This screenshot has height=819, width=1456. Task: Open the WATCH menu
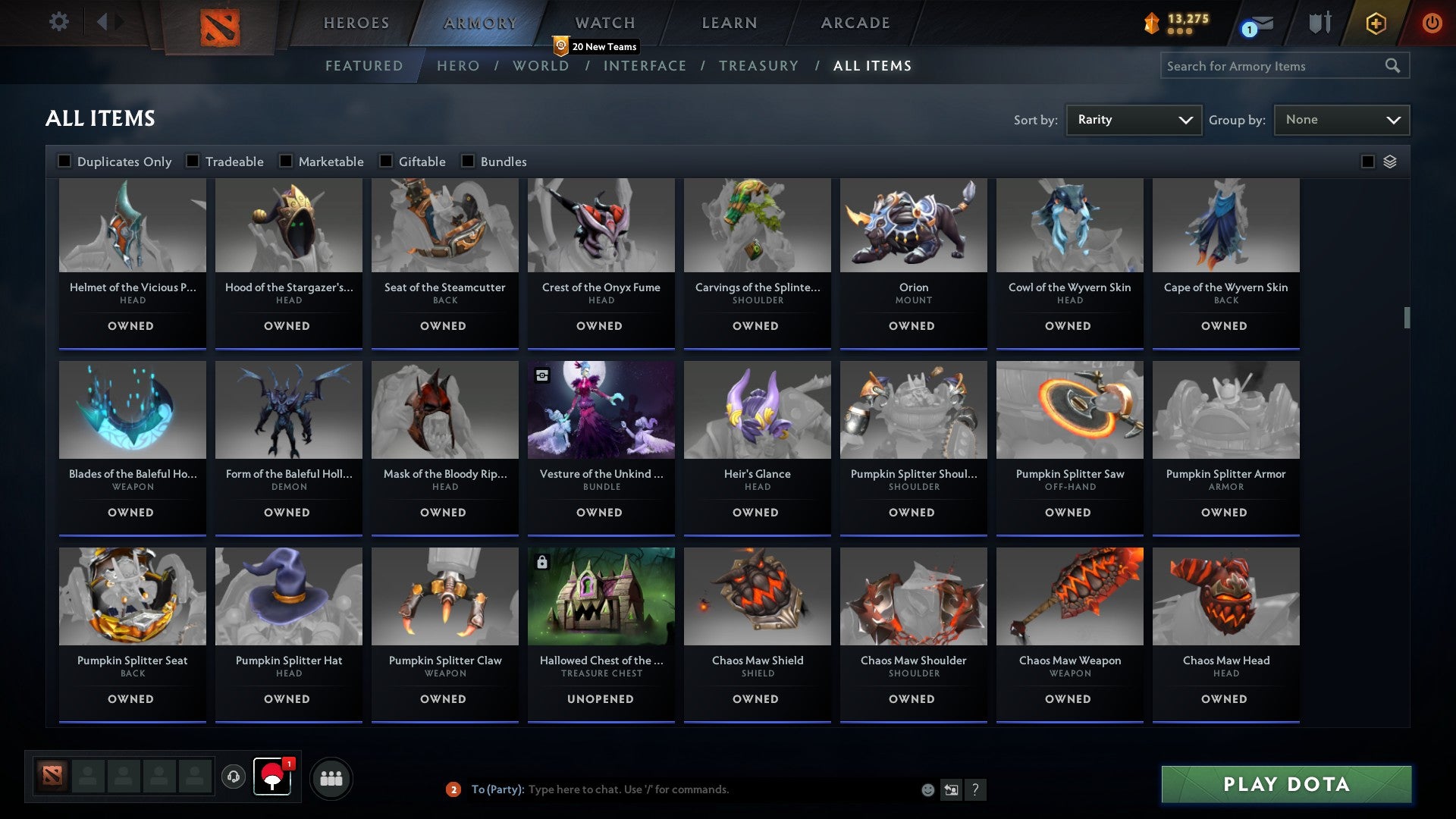[x=604, y=22]
